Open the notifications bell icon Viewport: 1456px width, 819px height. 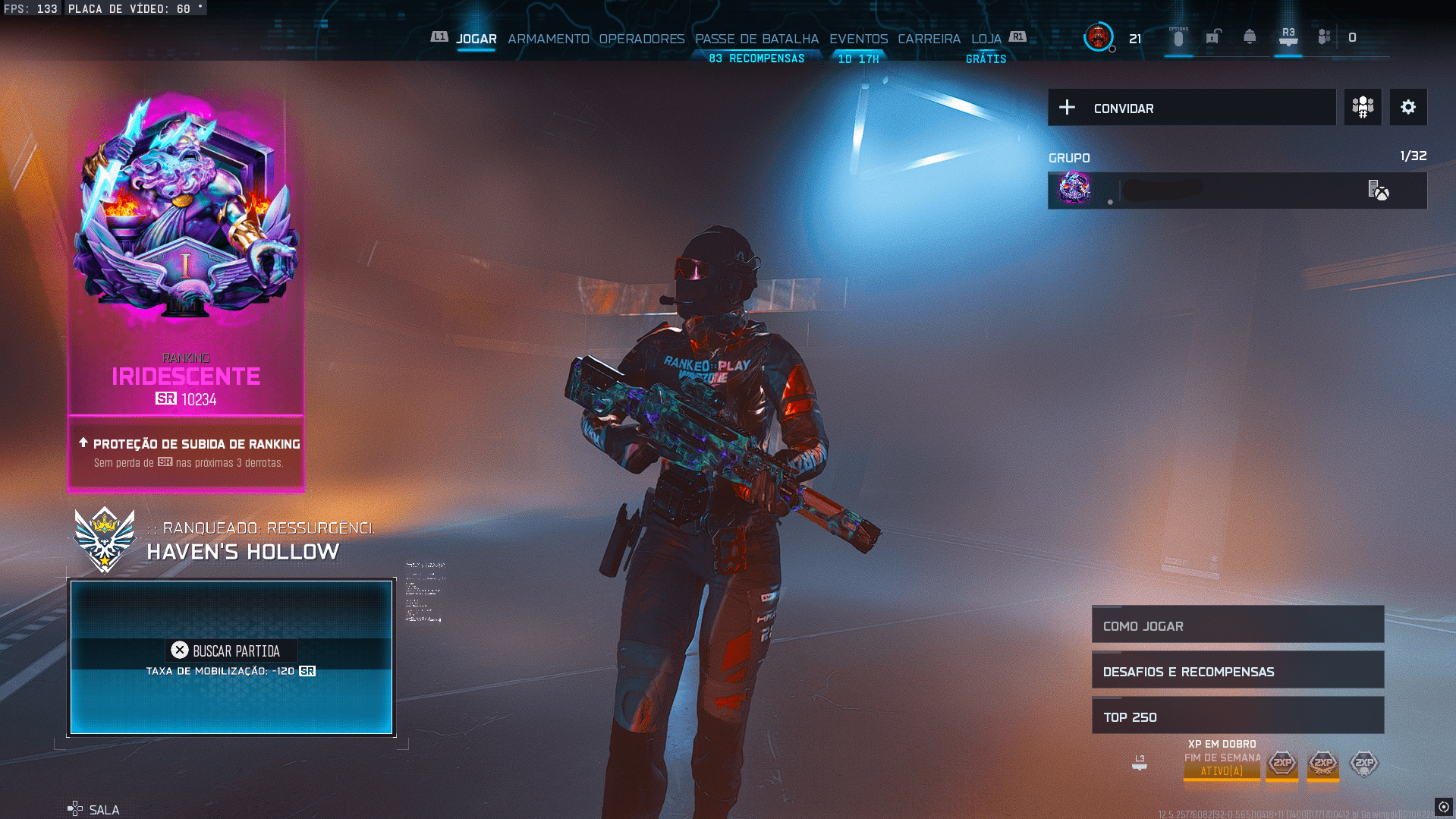pyautogui.click(x=1249, y=37)
